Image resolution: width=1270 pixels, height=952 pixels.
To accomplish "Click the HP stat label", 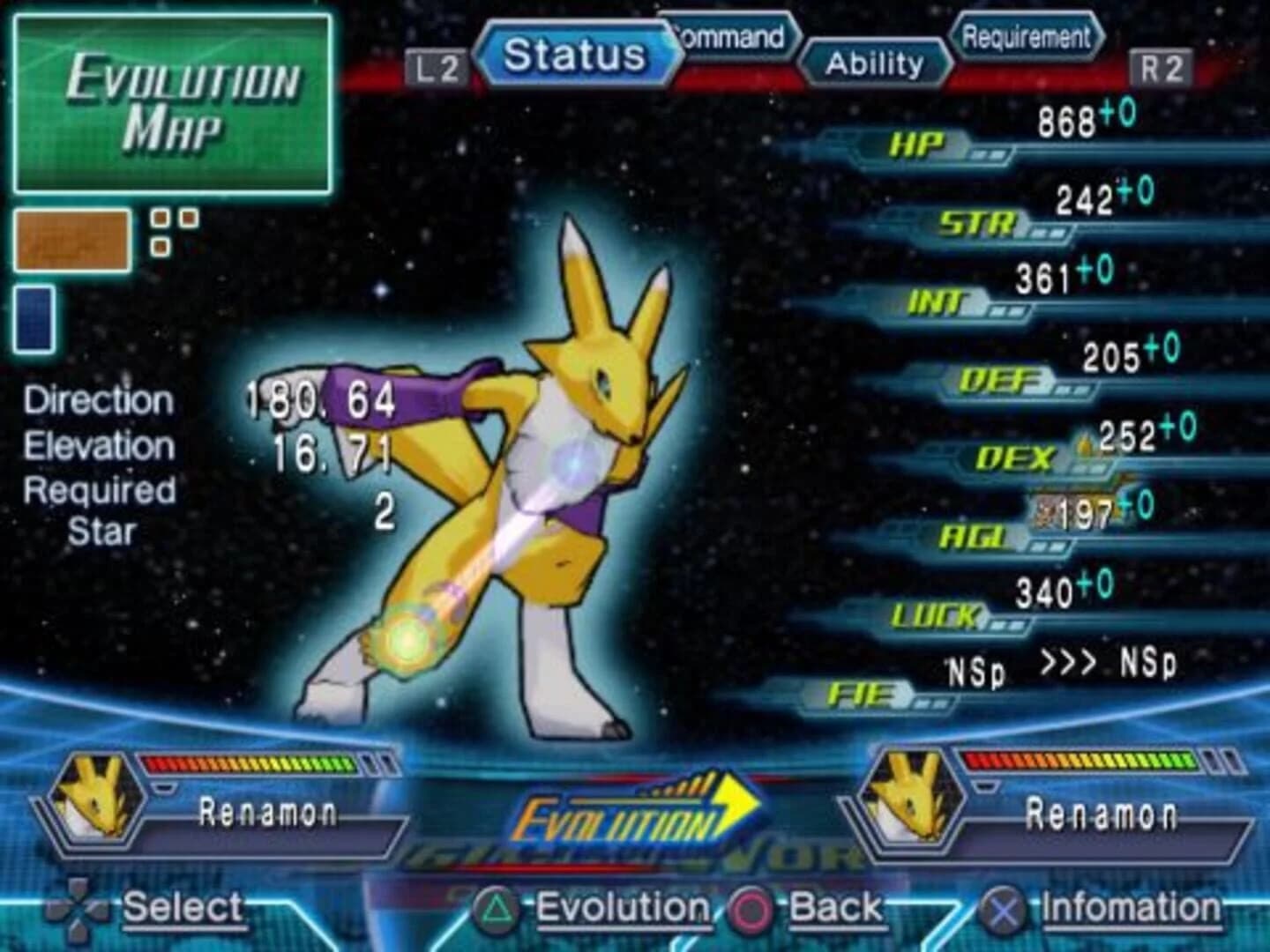I will point(917,141).
